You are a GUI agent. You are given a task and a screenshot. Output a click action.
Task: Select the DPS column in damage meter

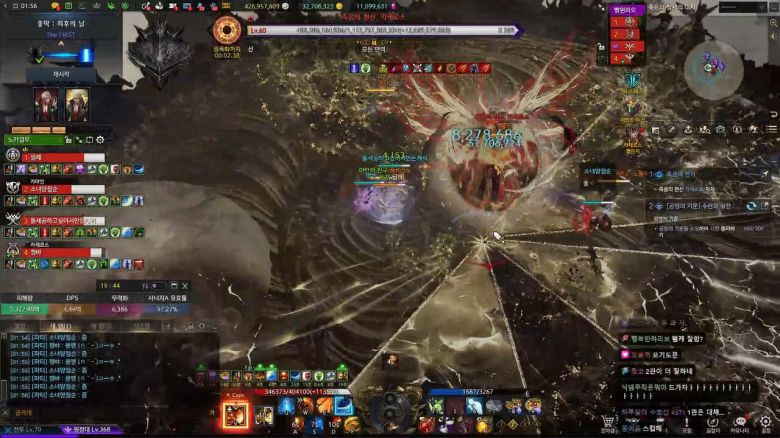coord(72,298)
